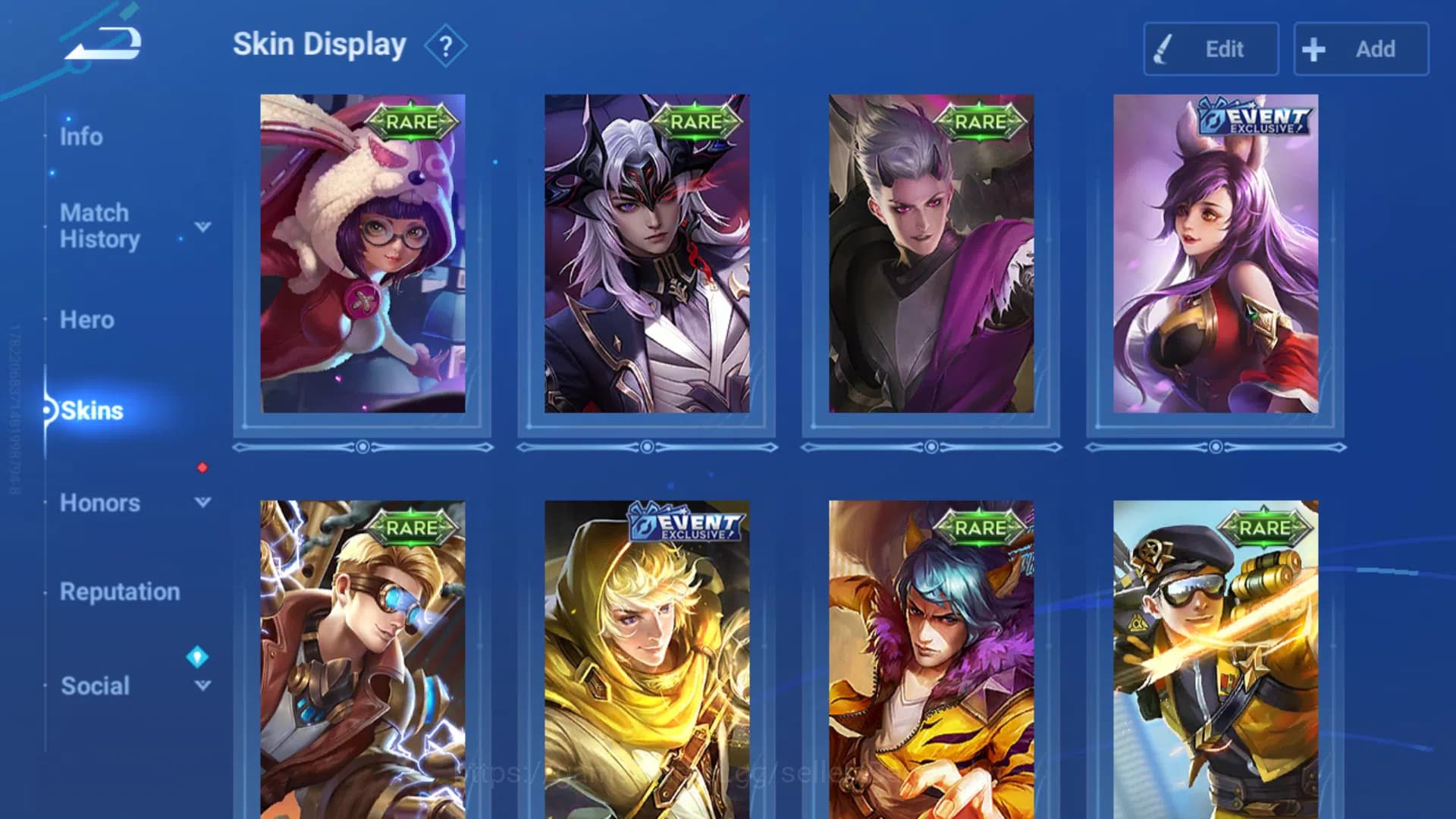1456x819 pixels.
Task: Expand the Social section
Action: click(202, 686)
